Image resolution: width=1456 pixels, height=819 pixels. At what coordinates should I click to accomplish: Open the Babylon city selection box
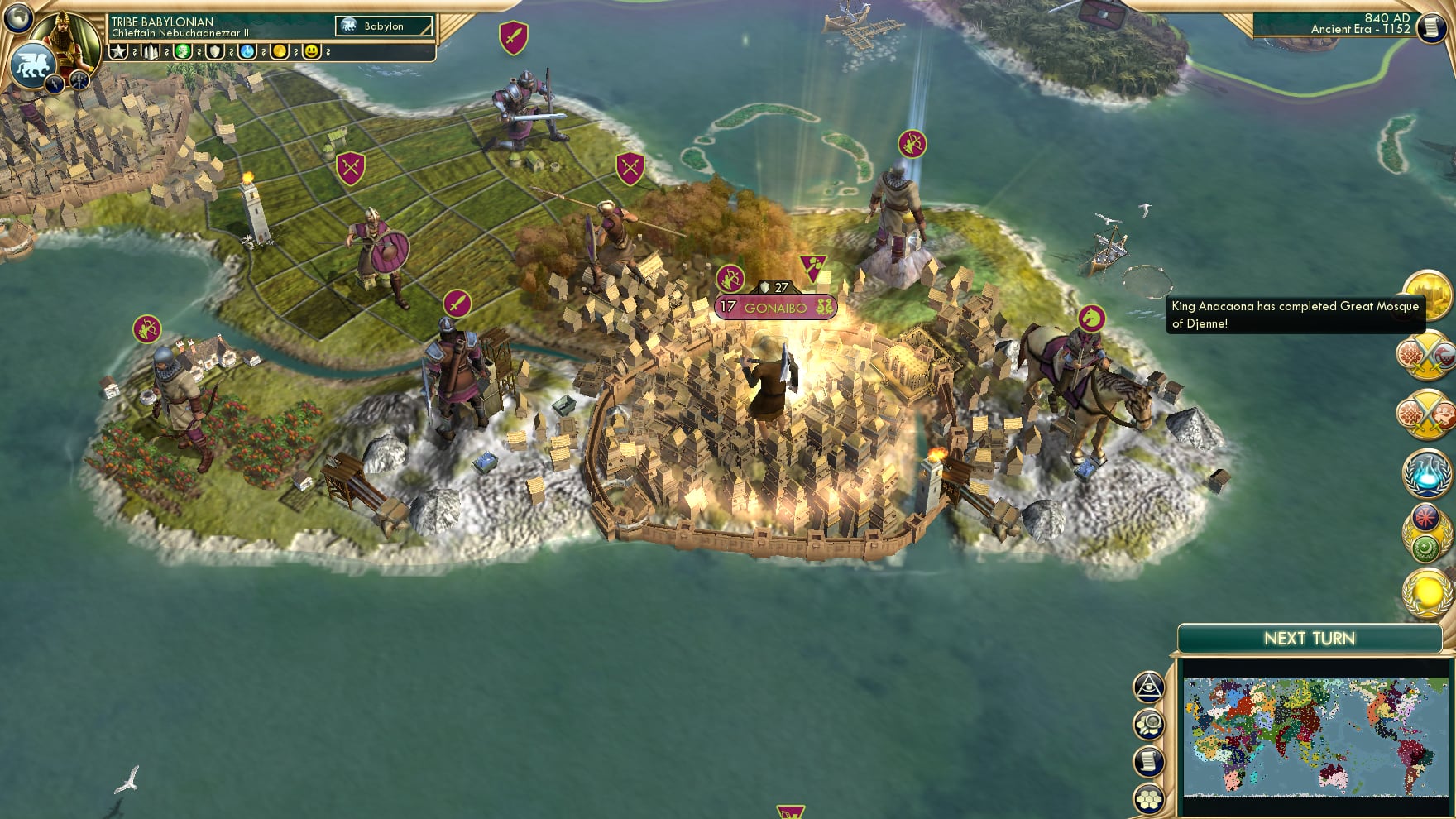(x=382, y=26)
